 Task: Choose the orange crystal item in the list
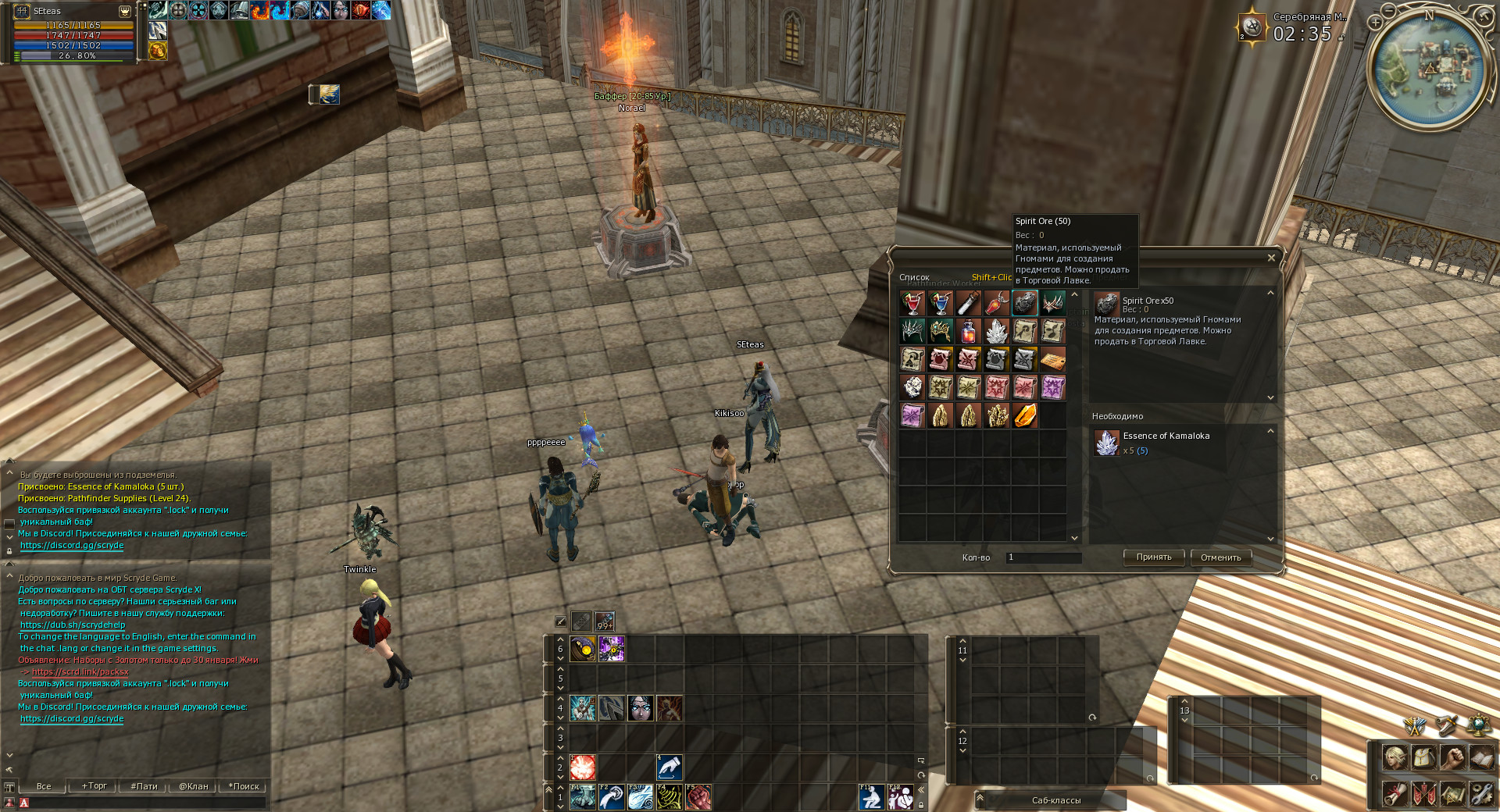(1024, 415)
